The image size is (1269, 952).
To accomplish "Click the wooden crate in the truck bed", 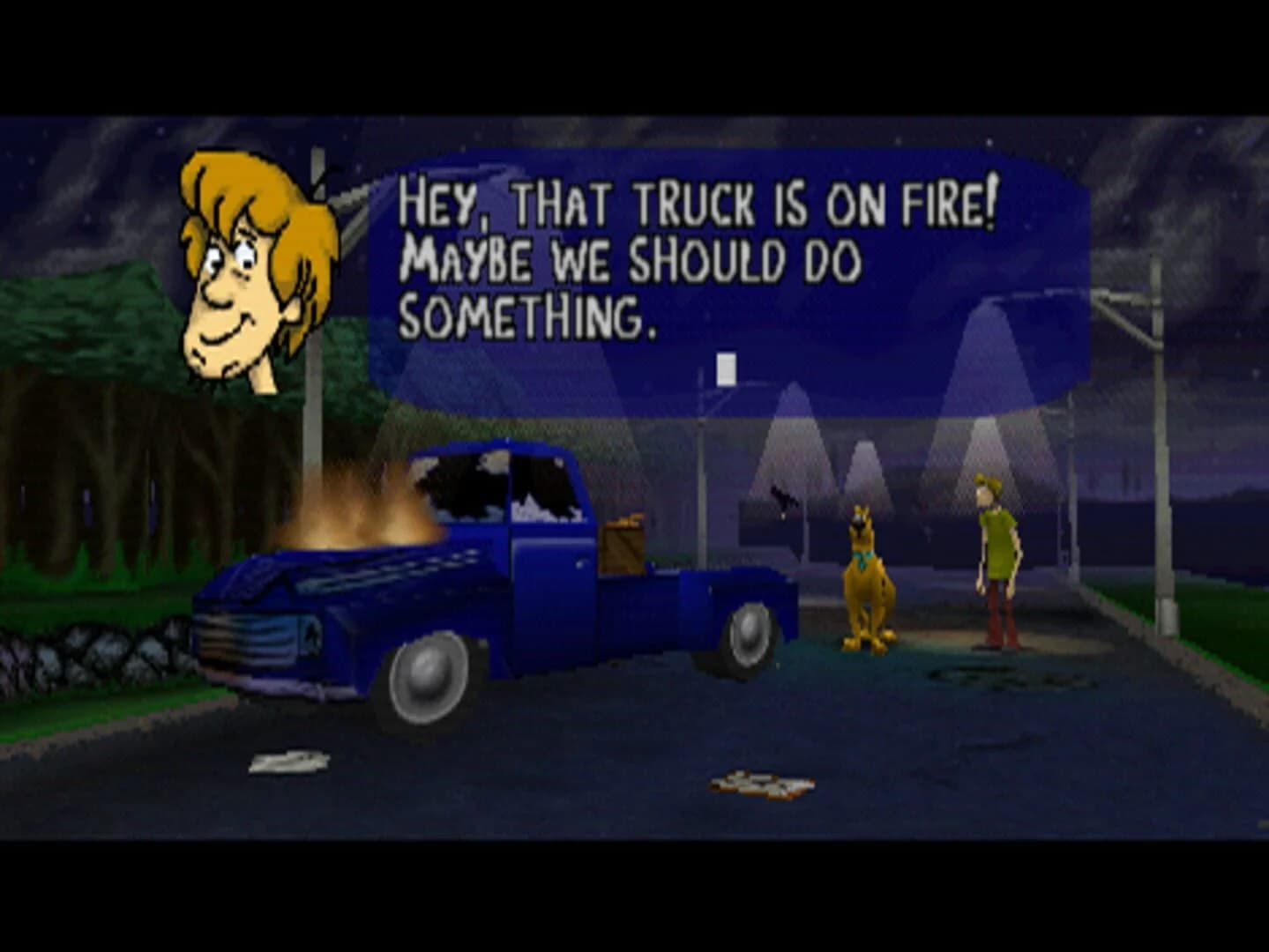I will pyautogui.click(x=623, y=547).
